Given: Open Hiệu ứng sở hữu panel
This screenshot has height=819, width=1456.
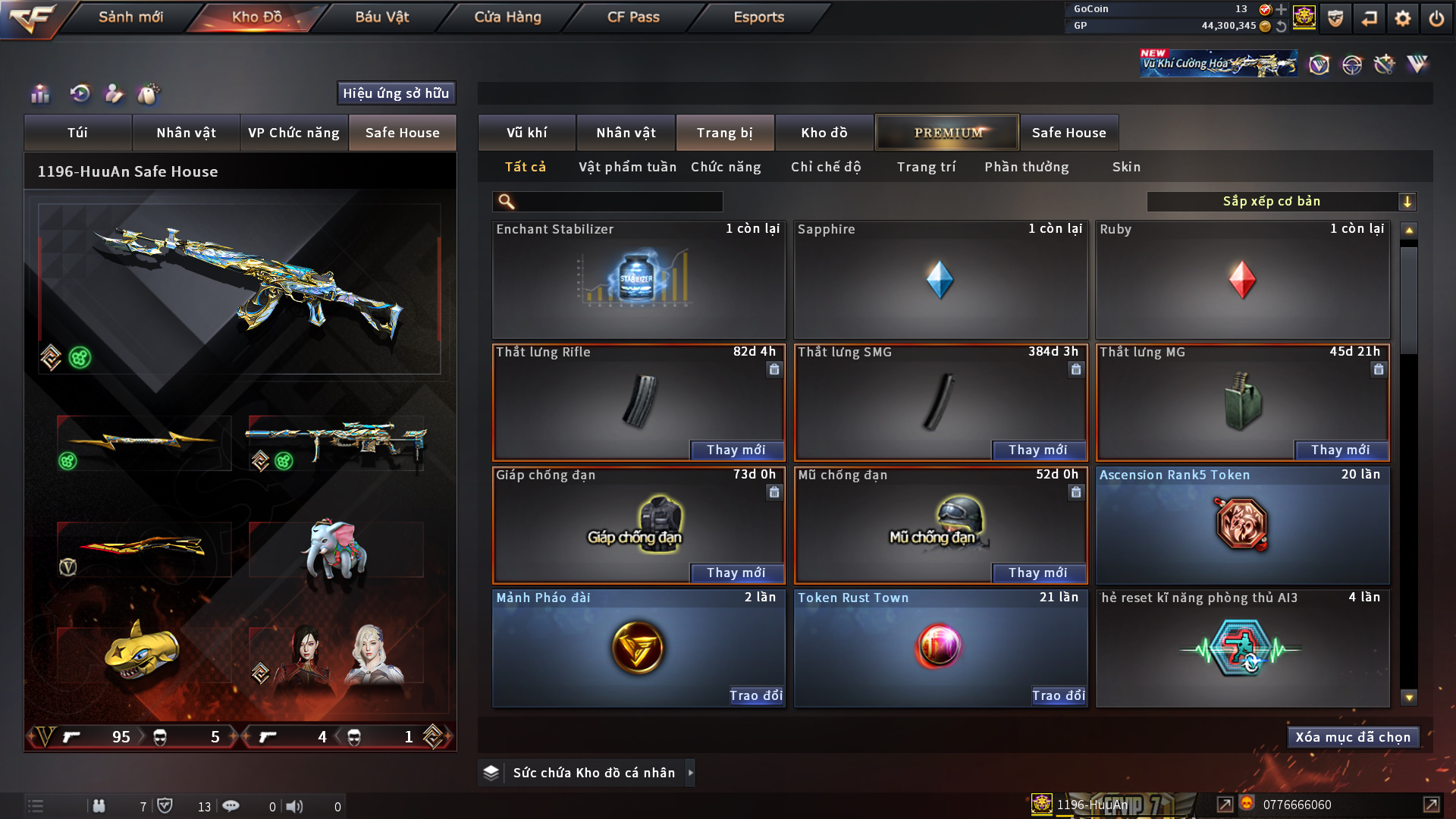Looking at the screenshot, I should click(396, 93).
